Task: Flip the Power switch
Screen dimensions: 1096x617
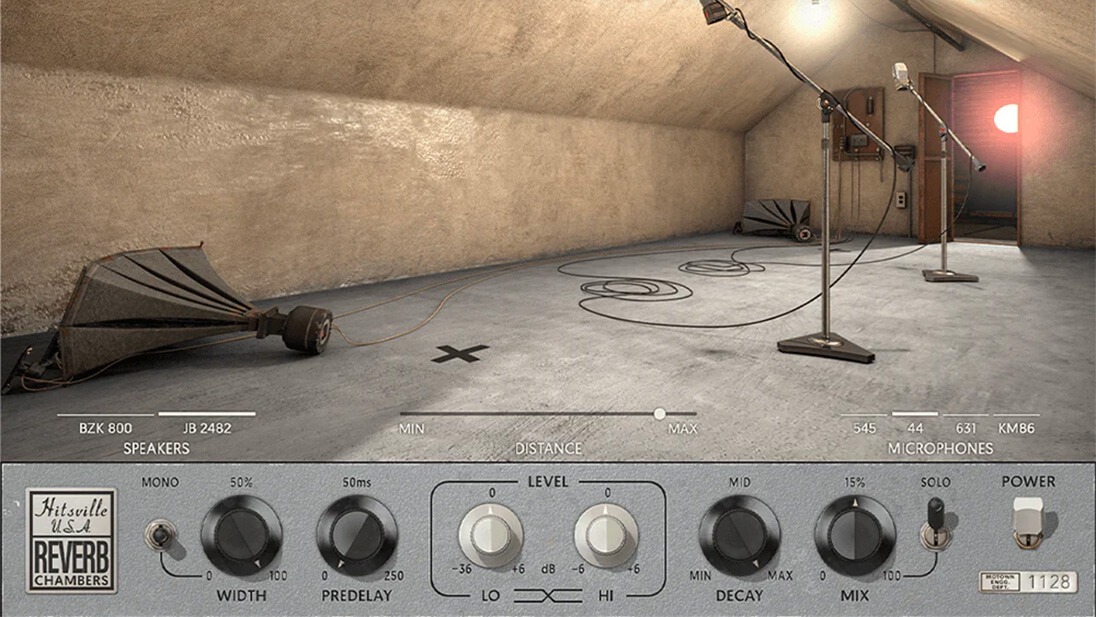Action: point(1028,522)
